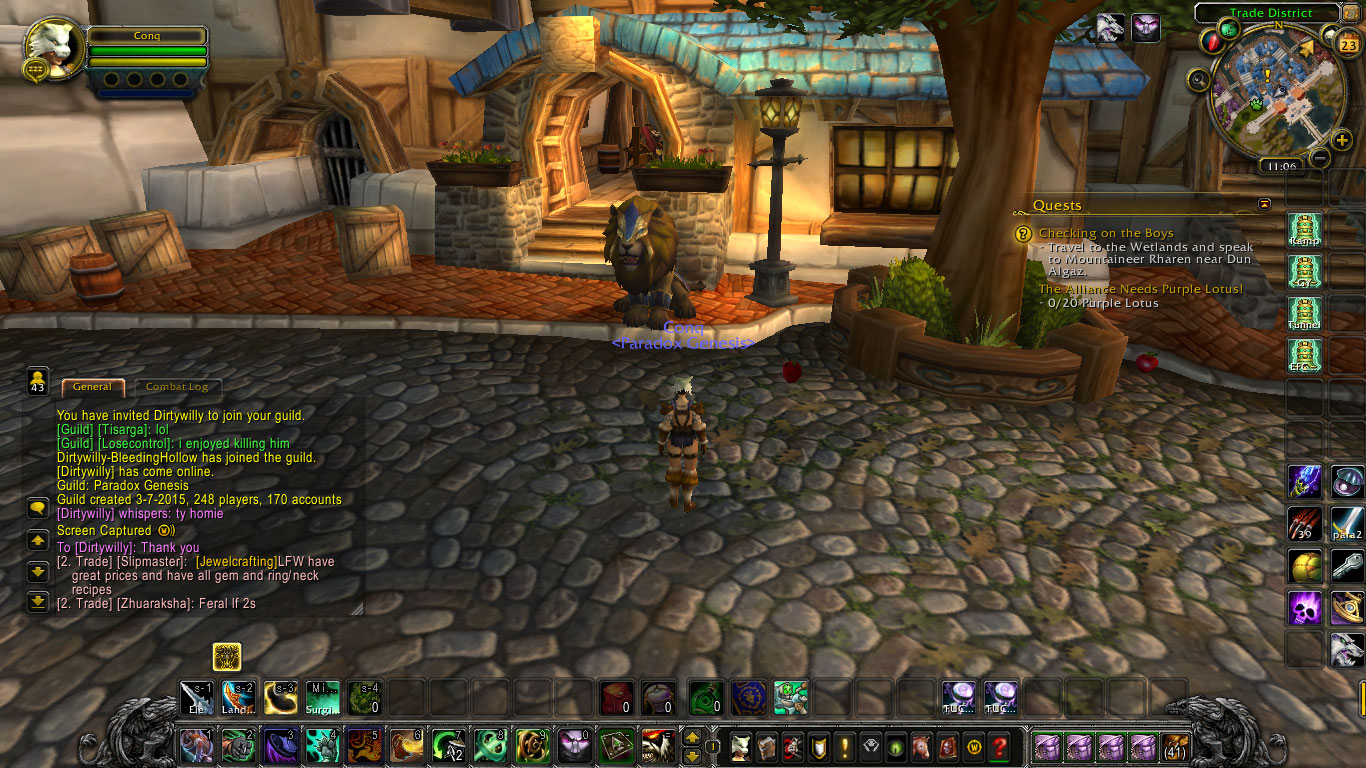1366x768 pixels.
Task: Activate the Tunnel macro button
Action: click(x=1304, y=312)
